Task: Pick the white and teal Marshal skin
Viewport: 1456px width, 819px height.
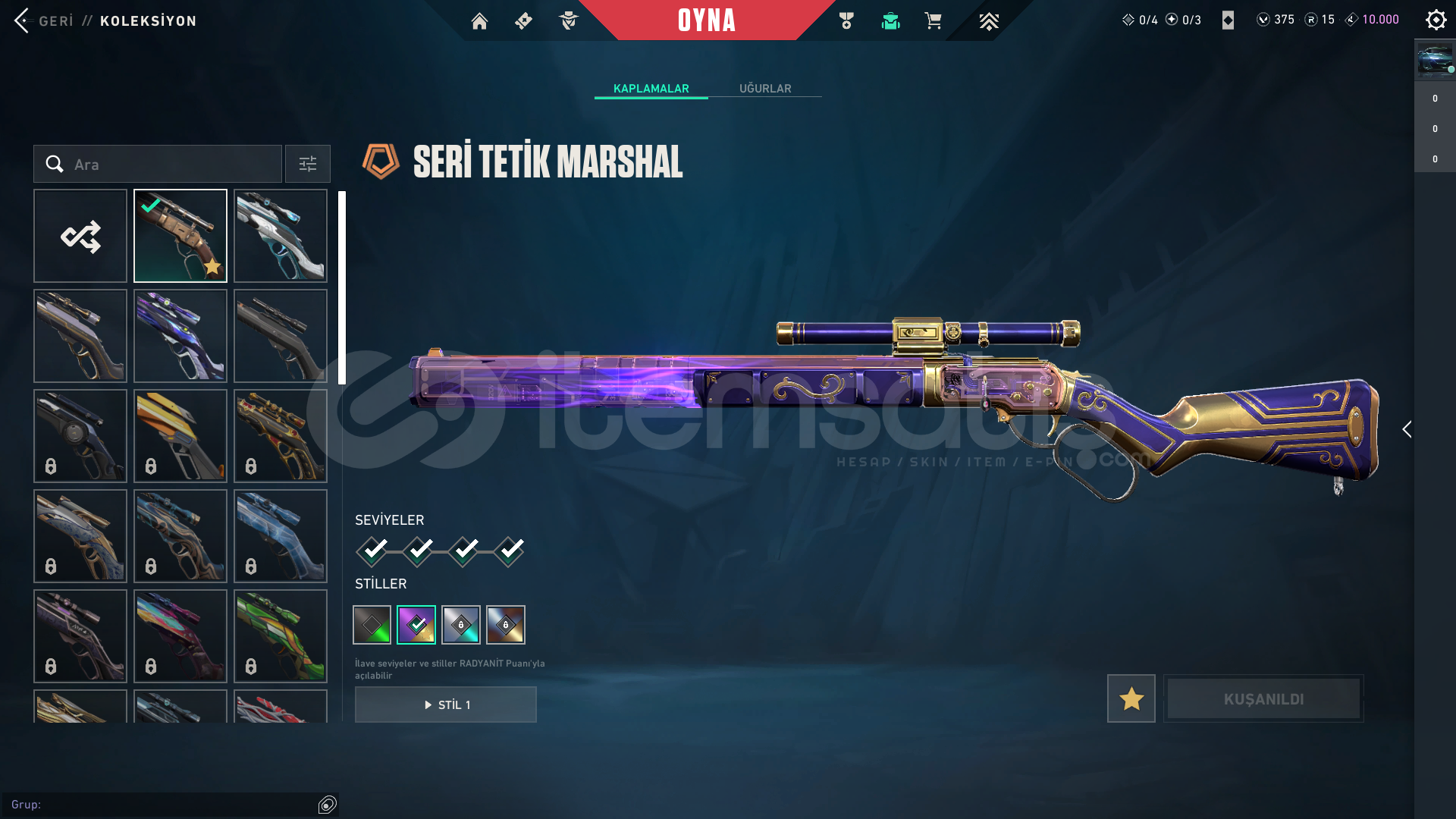Action: tap(281, 236)
